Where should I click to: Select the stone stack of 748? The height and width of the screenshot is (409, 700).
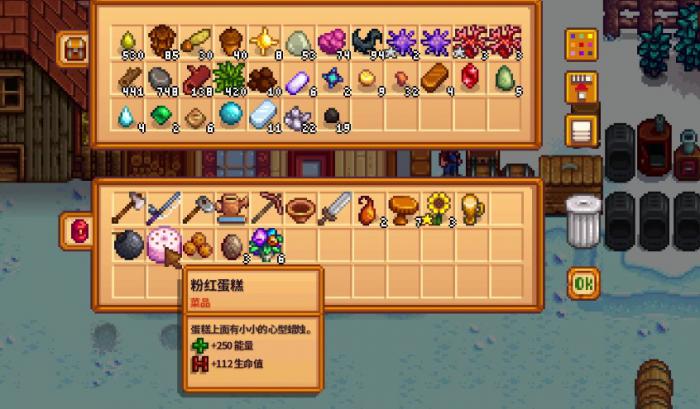[x=161, y=79]
